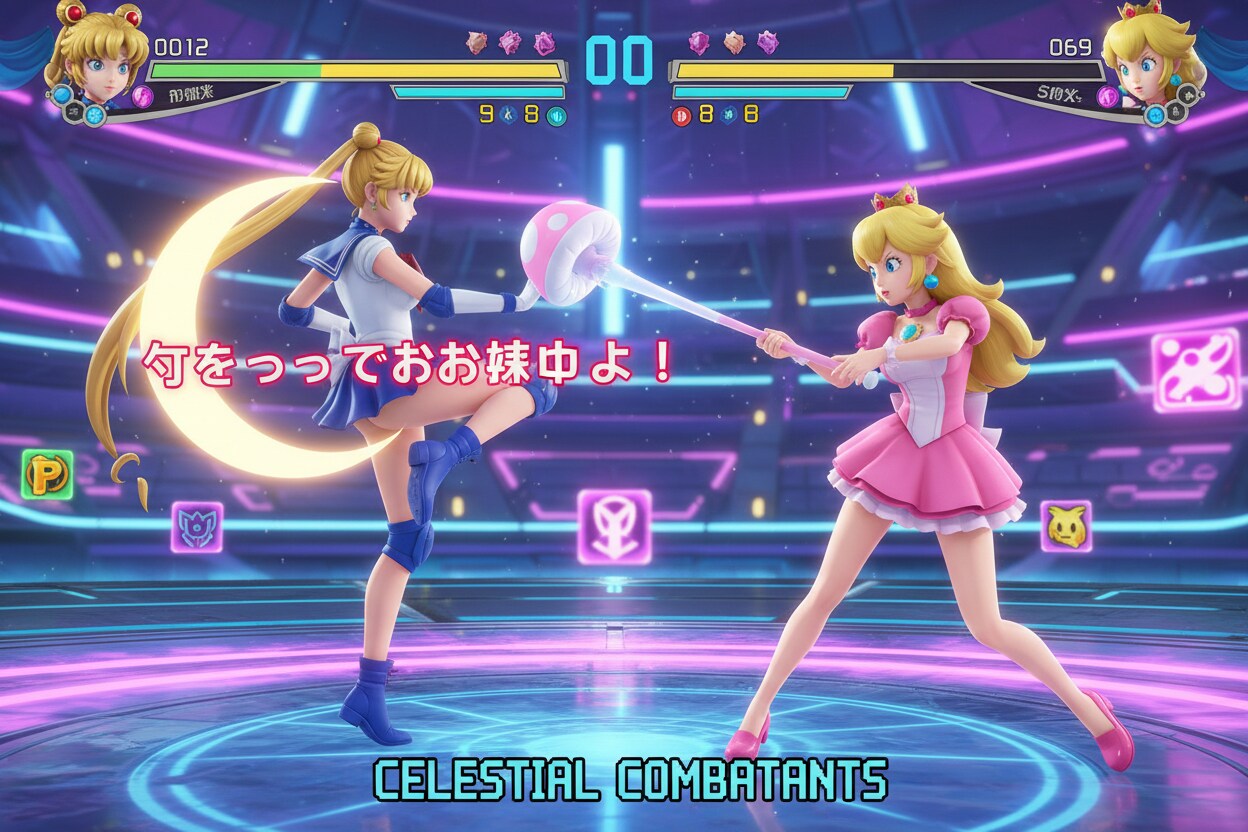The image size is (1248, 832).
Task: Select the yellow smiling face icon
Action: (1065, 526)
